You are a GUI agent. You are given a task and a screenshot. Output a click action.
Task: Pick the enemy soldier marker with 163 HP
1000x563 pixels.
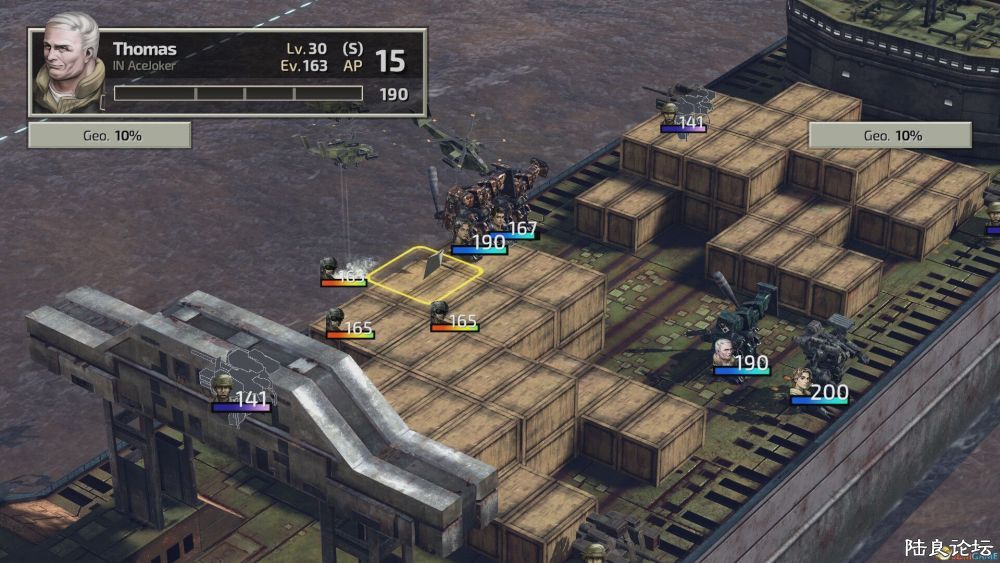[x=340, y=273]
